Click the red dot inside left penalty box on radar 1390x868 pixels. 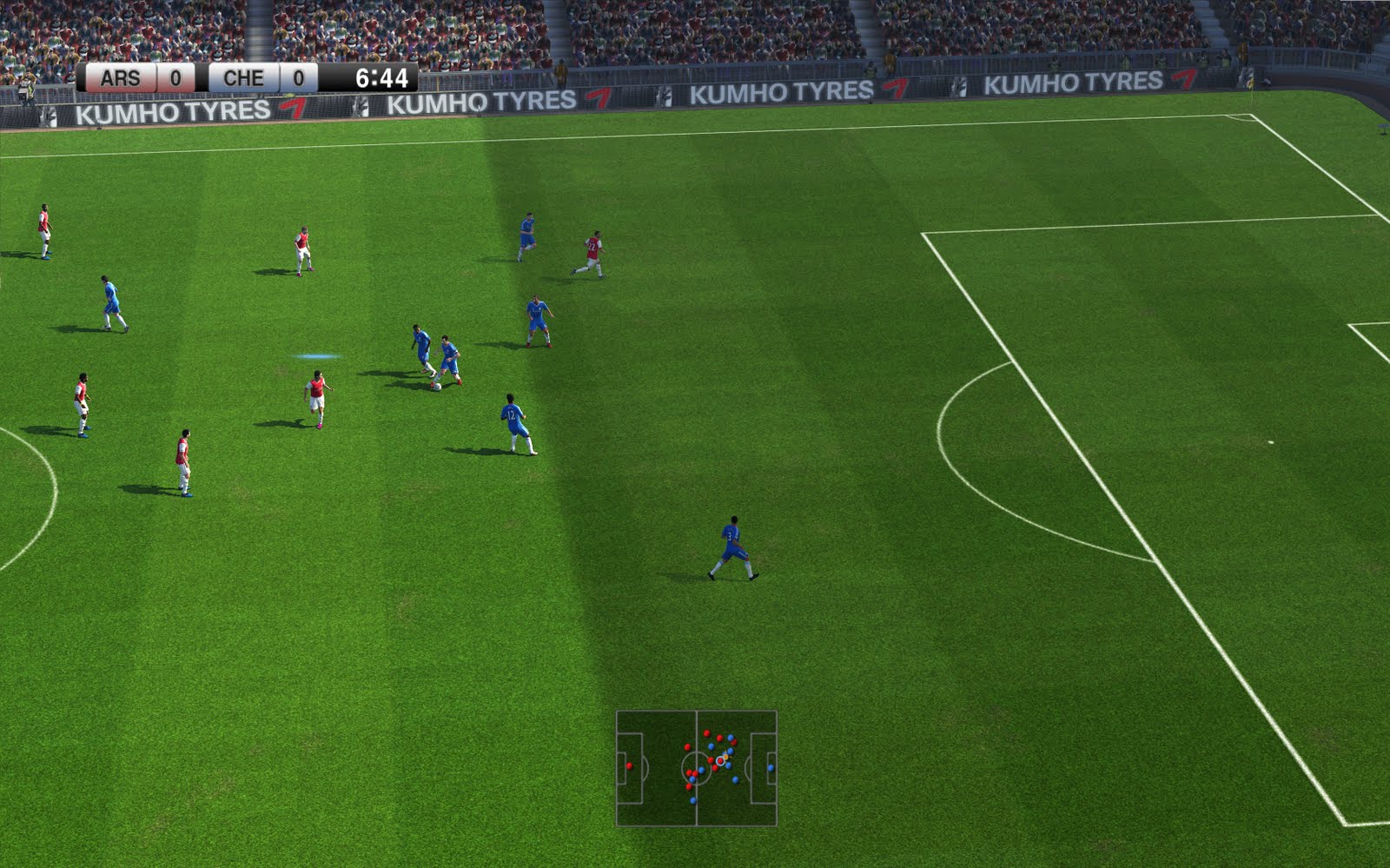[x=629, y=766]
